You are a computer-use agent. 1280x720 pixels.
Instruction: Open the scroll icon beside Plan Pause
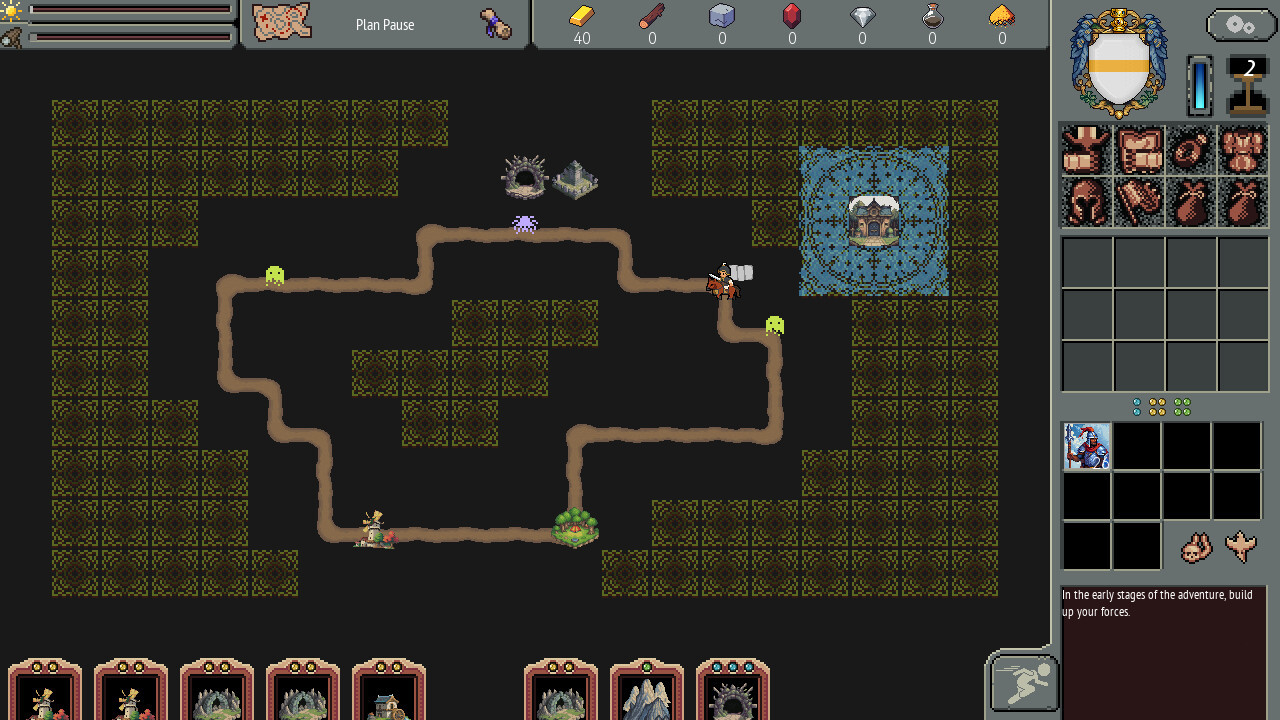tap(495, 24)
